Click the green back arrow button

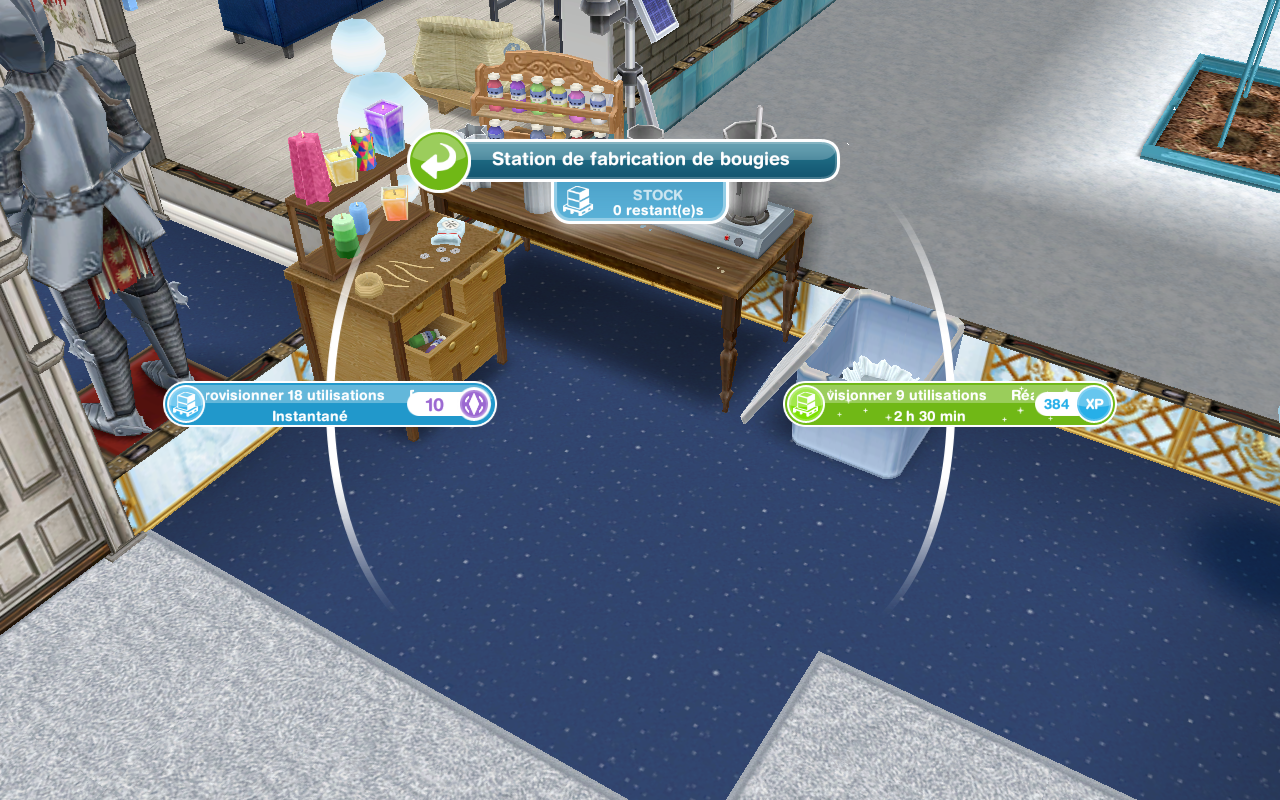coord(439,161)
